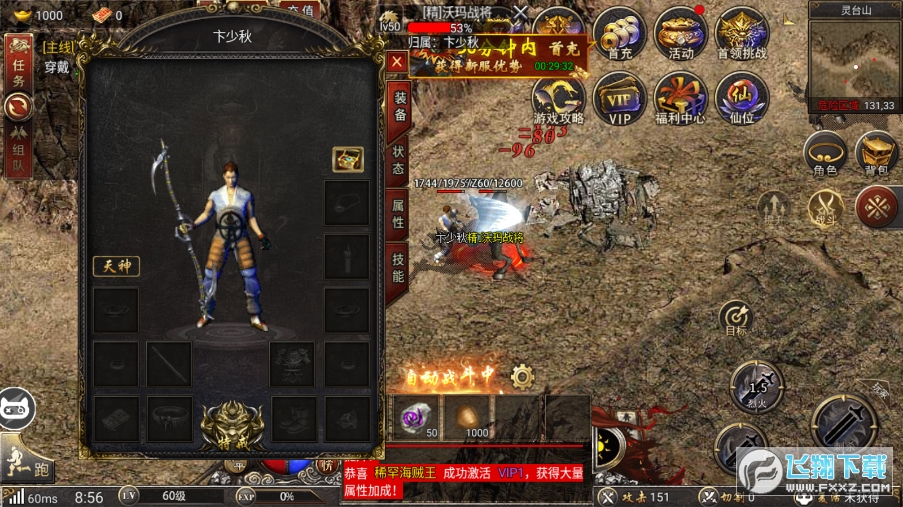Open the 活动 events menu

(681, 33)
